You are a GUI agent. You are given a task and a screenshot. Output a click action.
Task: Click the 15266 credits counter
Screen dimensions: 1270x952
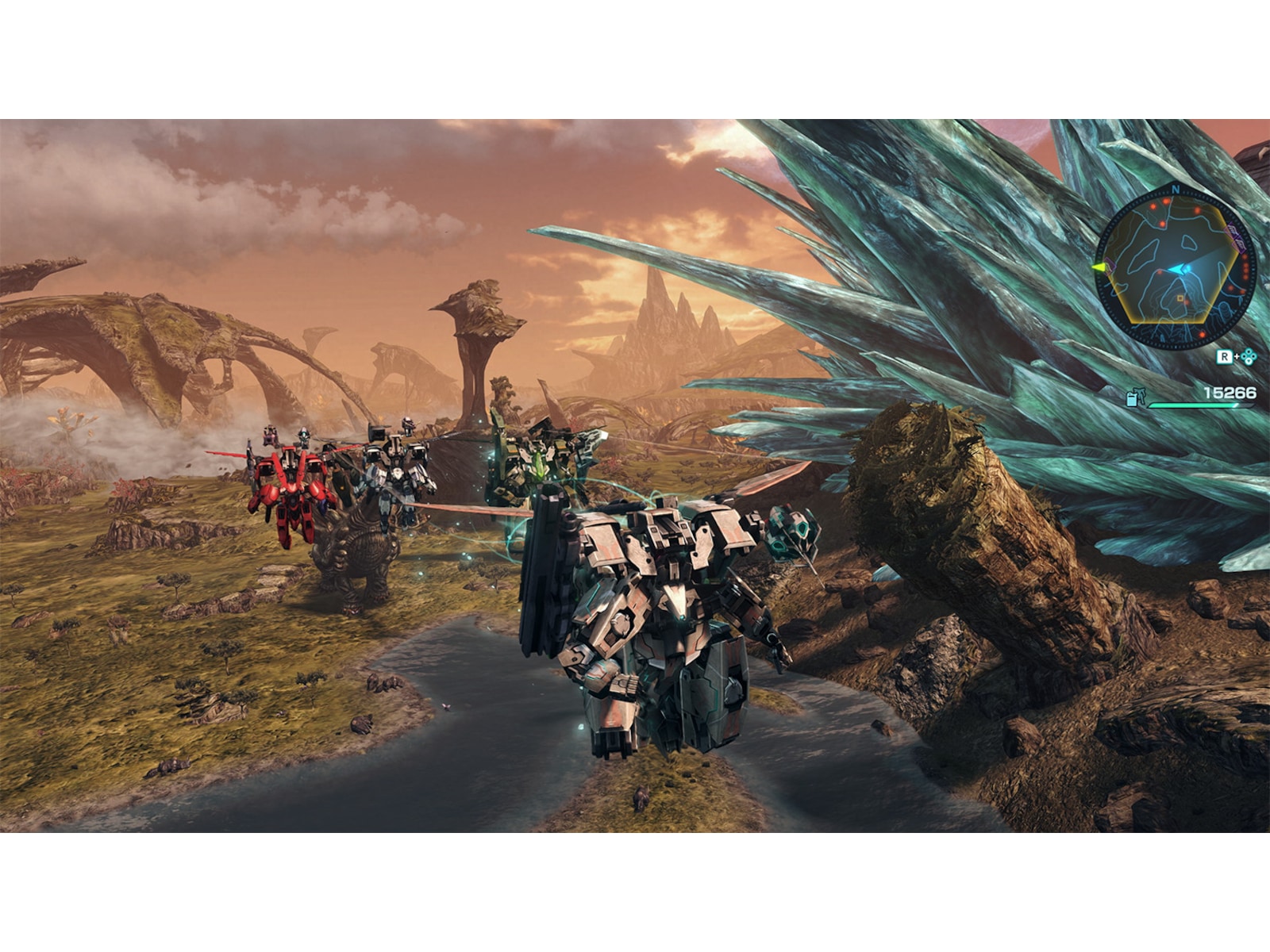[x=1229, y=391]
